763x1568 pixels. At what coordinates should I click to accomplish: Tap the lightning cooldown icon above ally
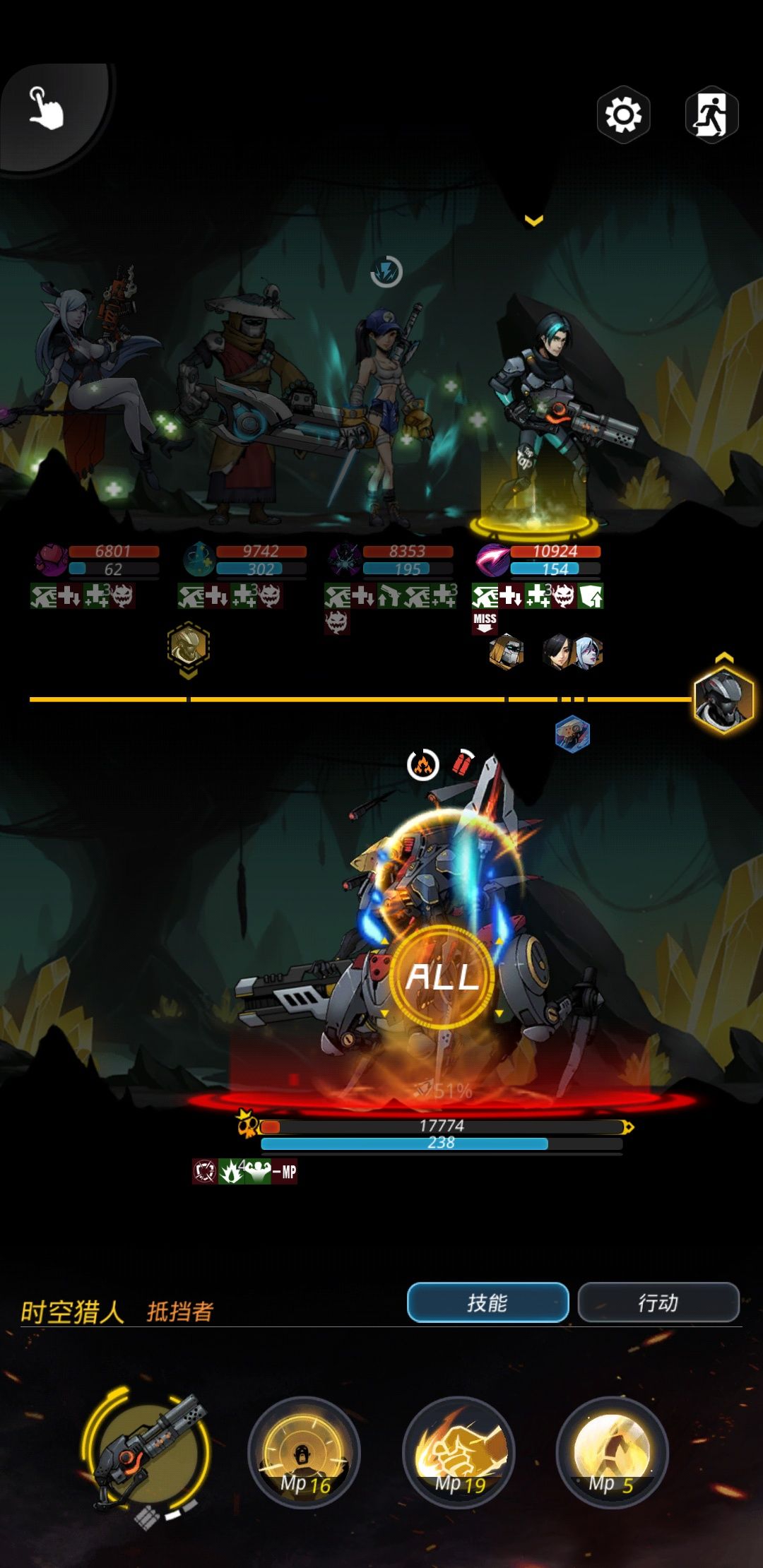(x=386, y=271)
